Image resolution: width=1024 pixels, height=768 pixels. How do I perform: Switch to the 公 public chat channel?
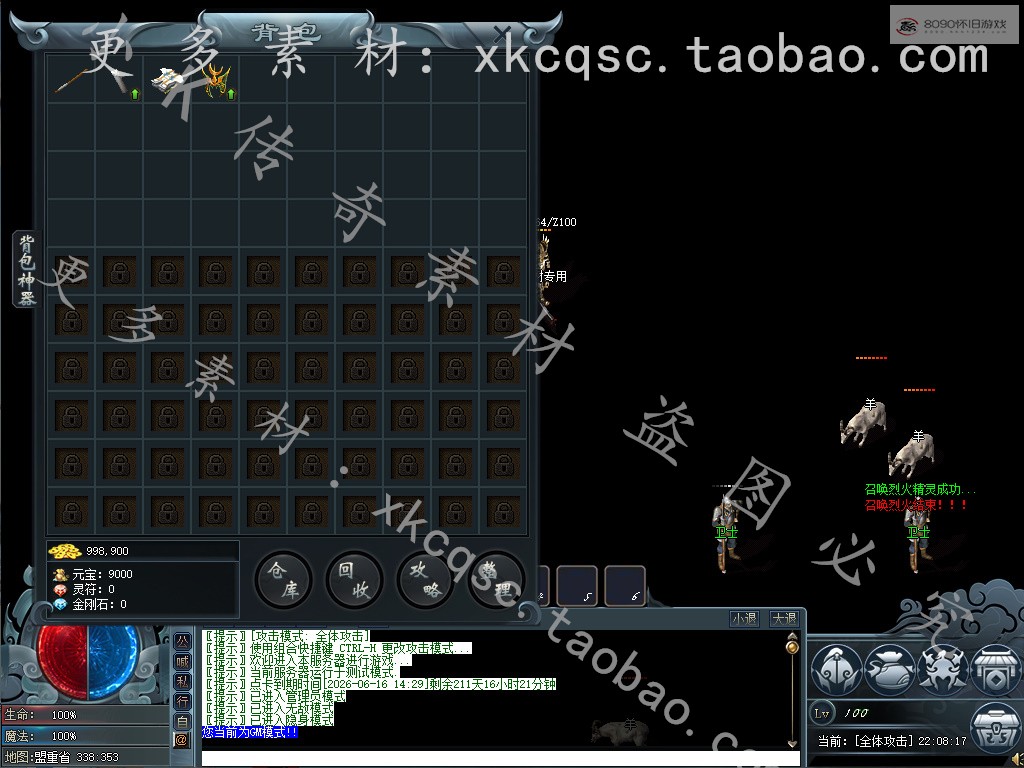[x=182, y=640]
